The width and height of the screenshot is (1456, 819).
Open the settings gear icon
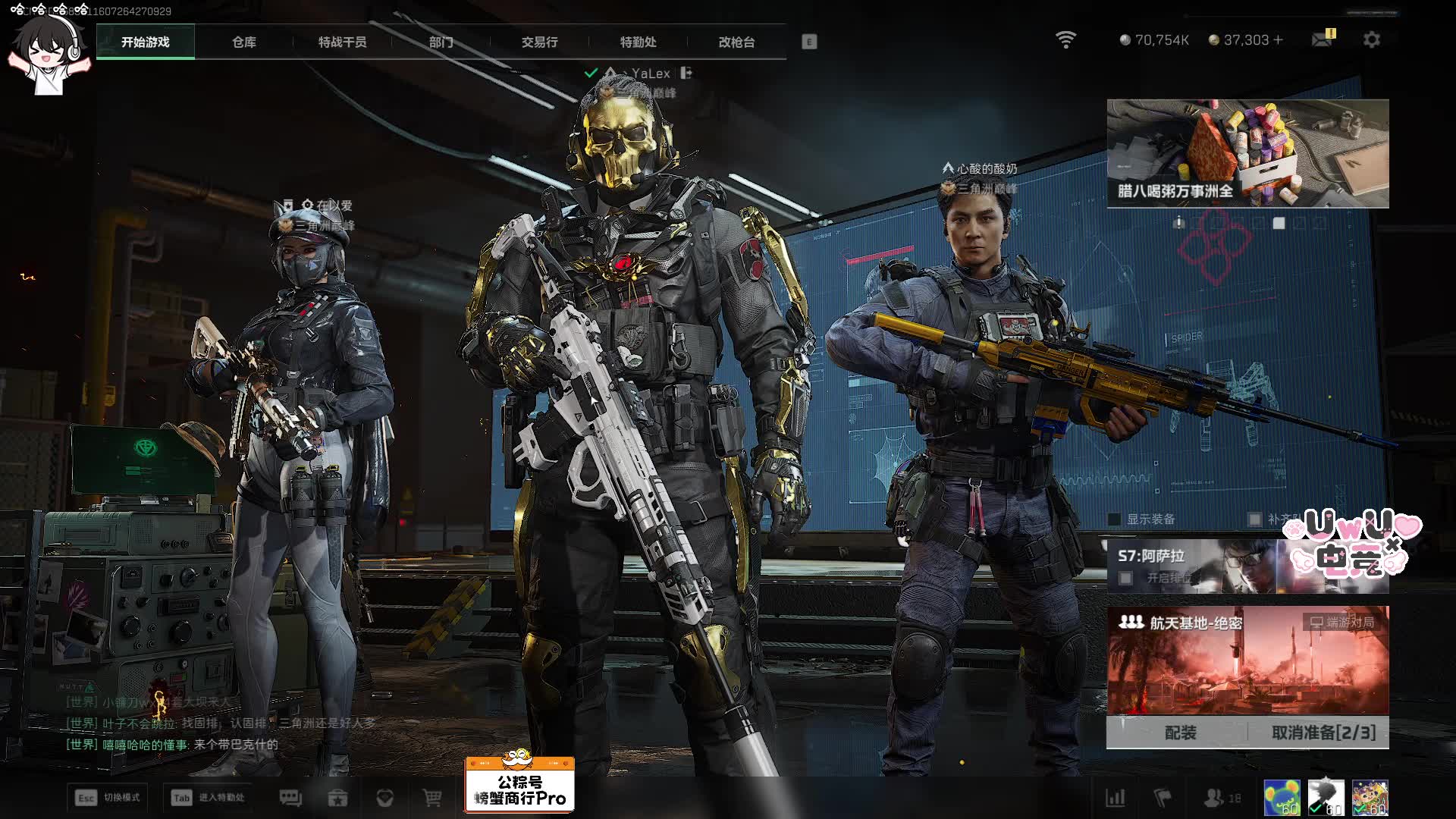[x=1371, y=39]
